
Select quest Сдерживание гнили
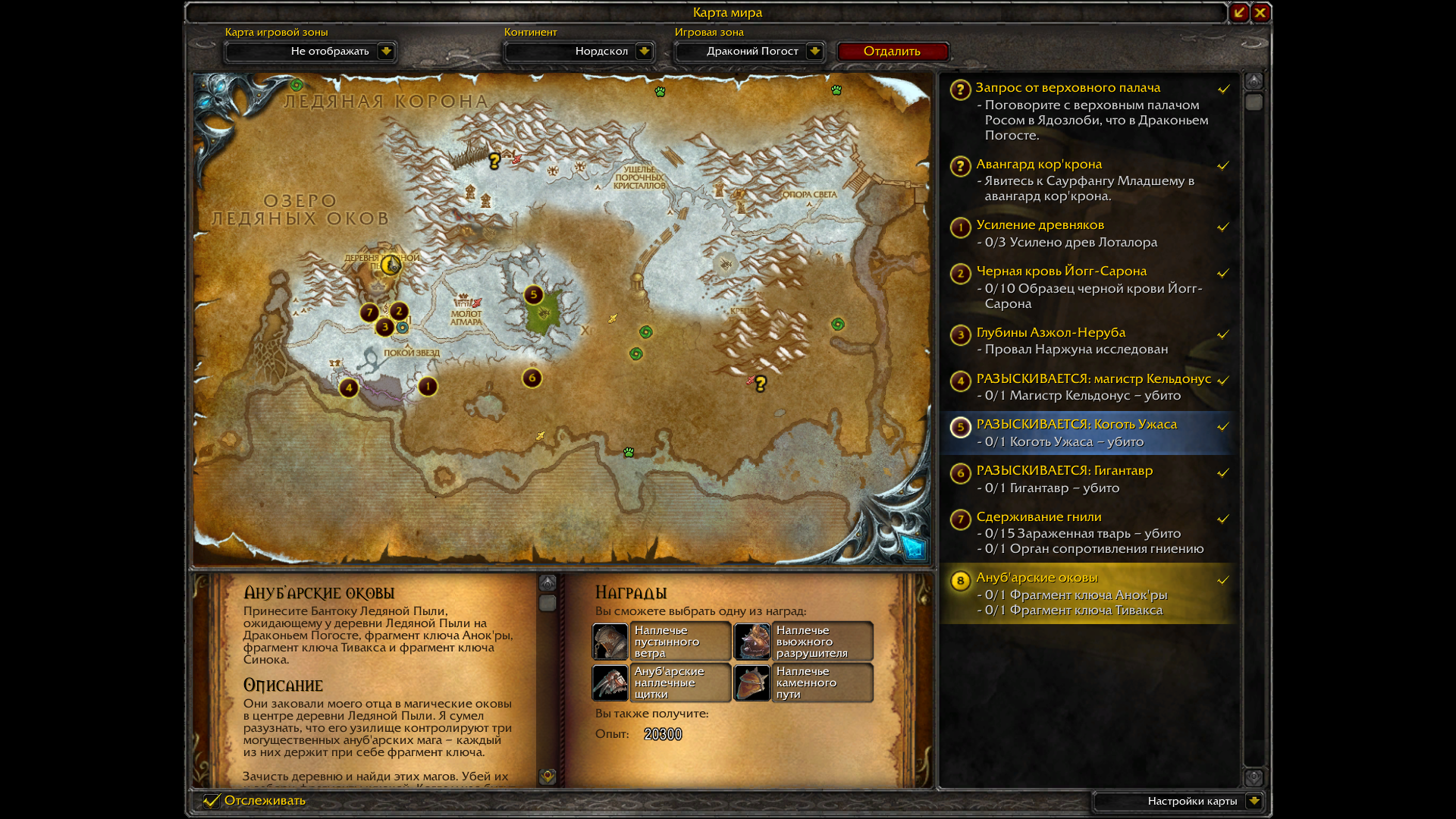(1038, 517)
